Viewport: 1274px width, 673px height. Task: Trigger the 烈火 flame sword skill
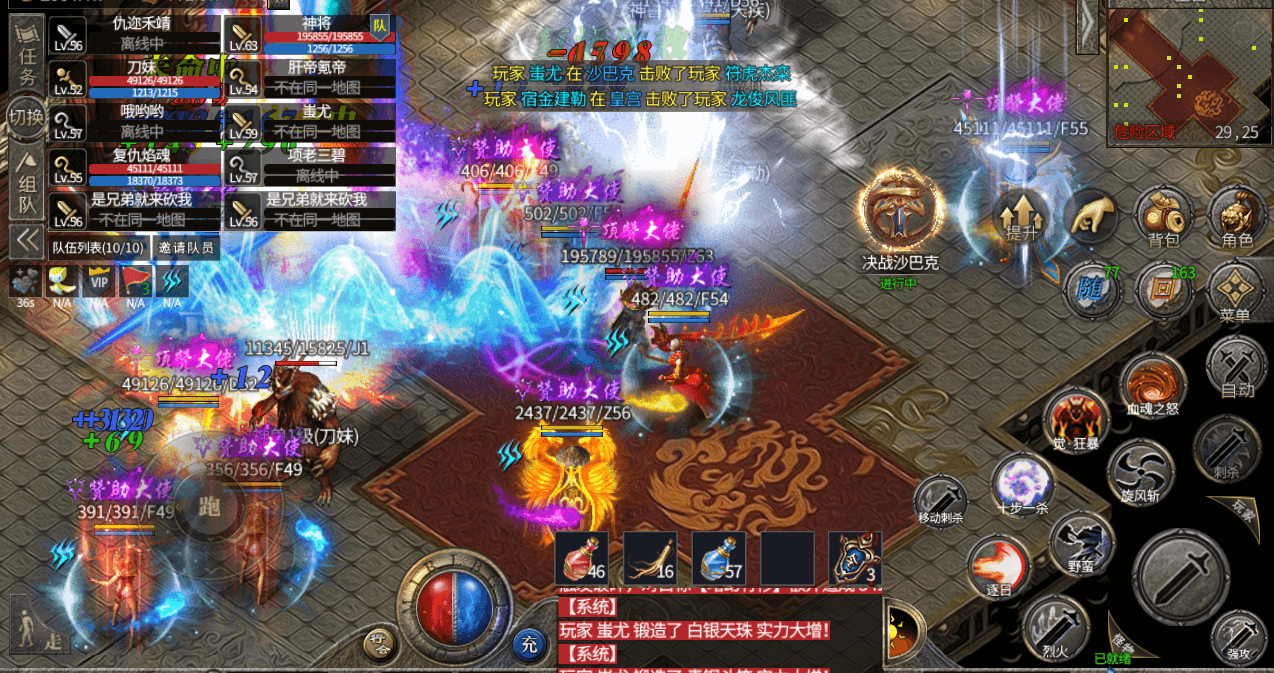coord(1056,626)
